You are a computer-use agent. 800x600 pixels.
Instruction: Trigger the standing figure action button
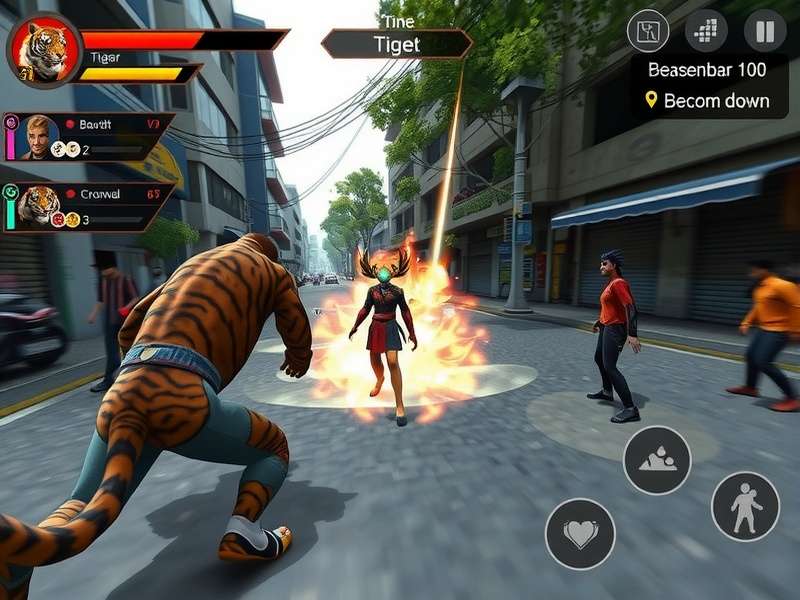pos(745,506)
